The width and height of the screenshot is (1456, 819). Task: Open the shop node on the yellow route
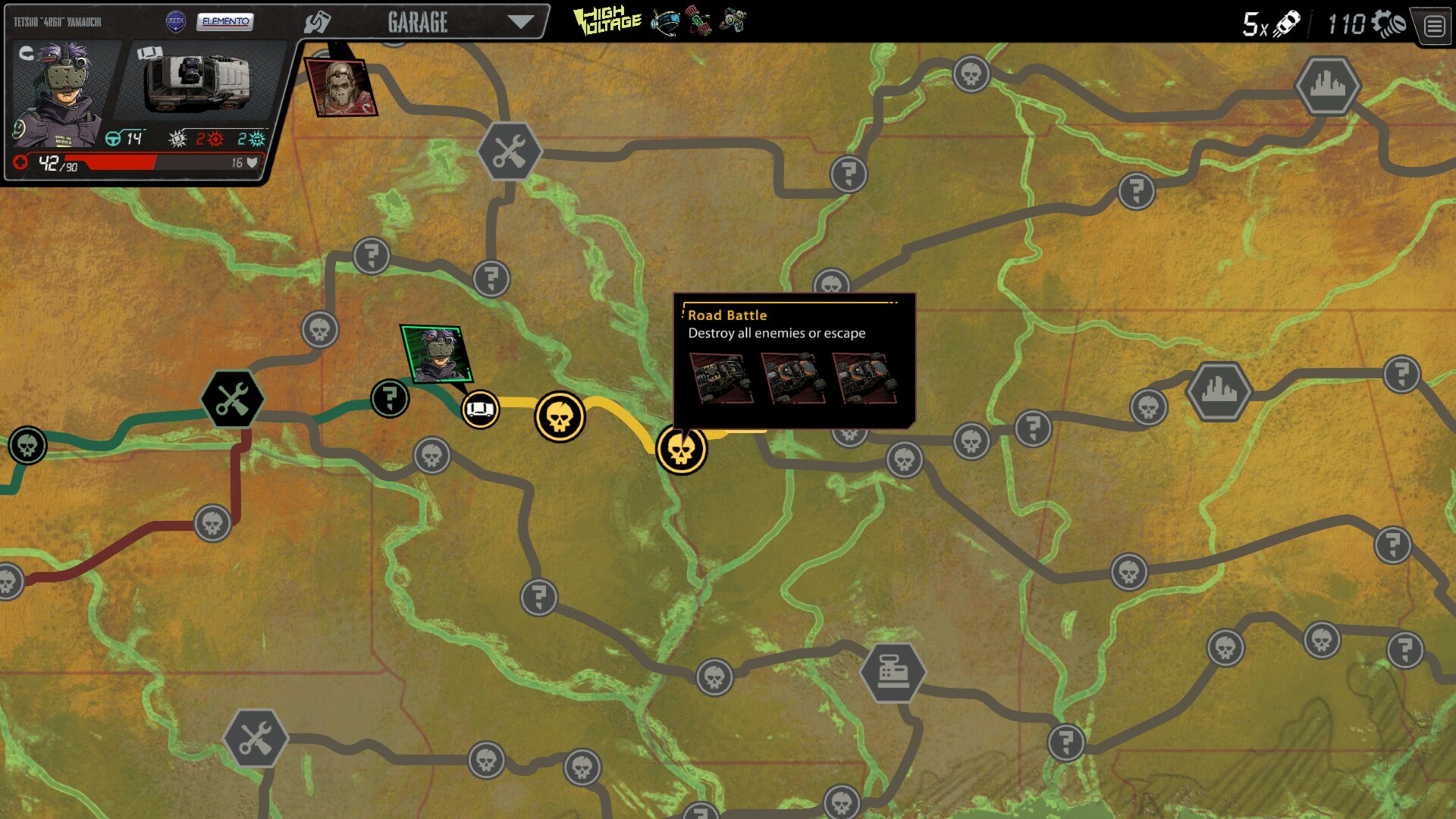pos(482,409)
